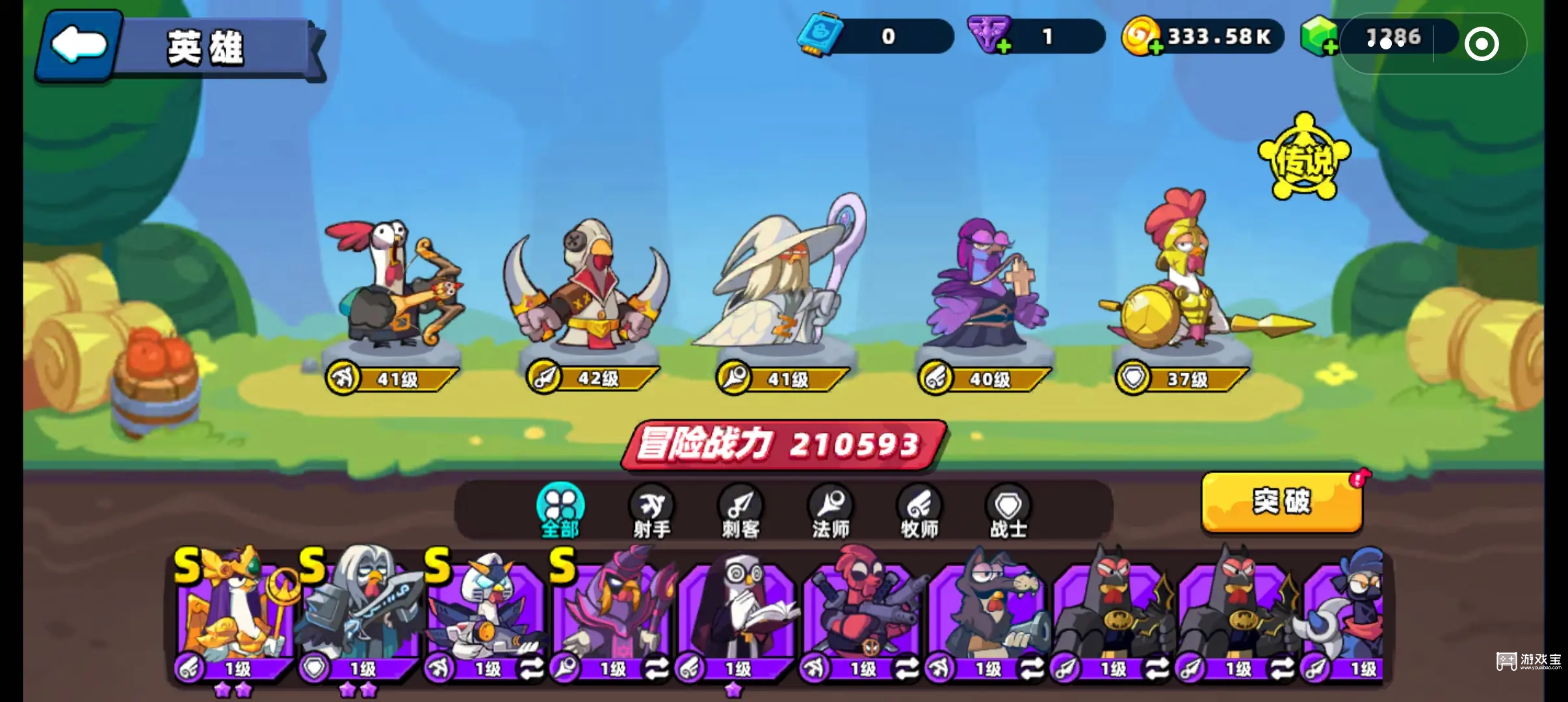Filter heroes by 刺客 assassin class
Screen dimensions: 1568x702
[x=741, y=512]
